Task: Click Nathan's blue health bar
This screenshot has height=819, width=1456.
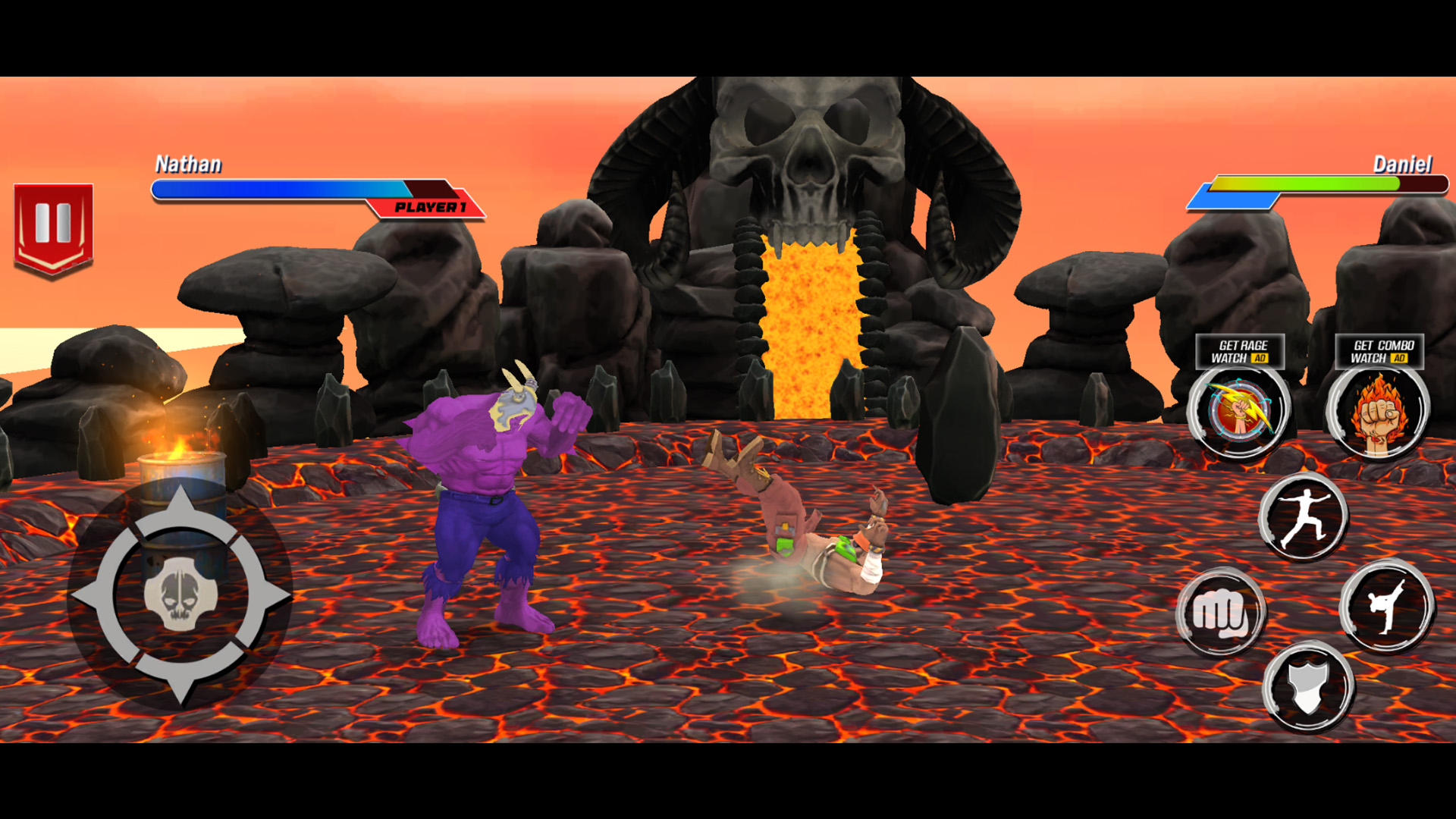Action: click(281, 190)
